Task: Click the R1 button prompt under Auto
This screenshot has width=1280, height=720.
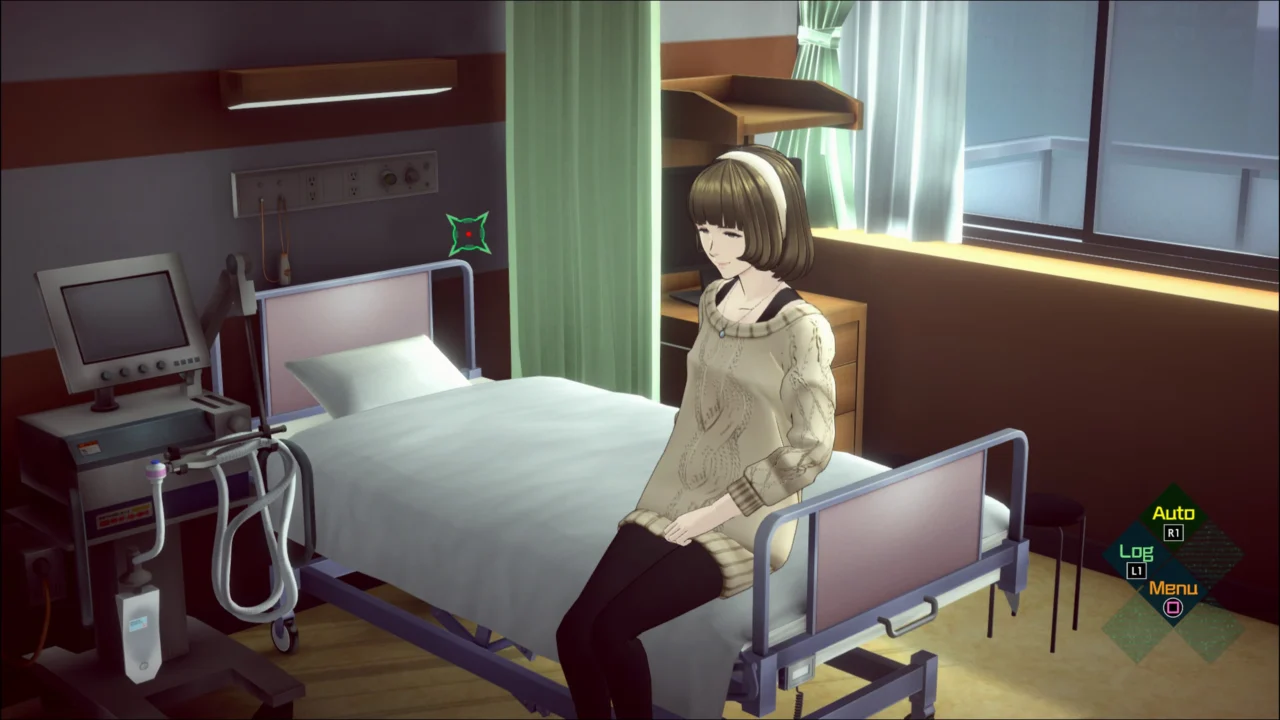Action: tap(1173, 532)
